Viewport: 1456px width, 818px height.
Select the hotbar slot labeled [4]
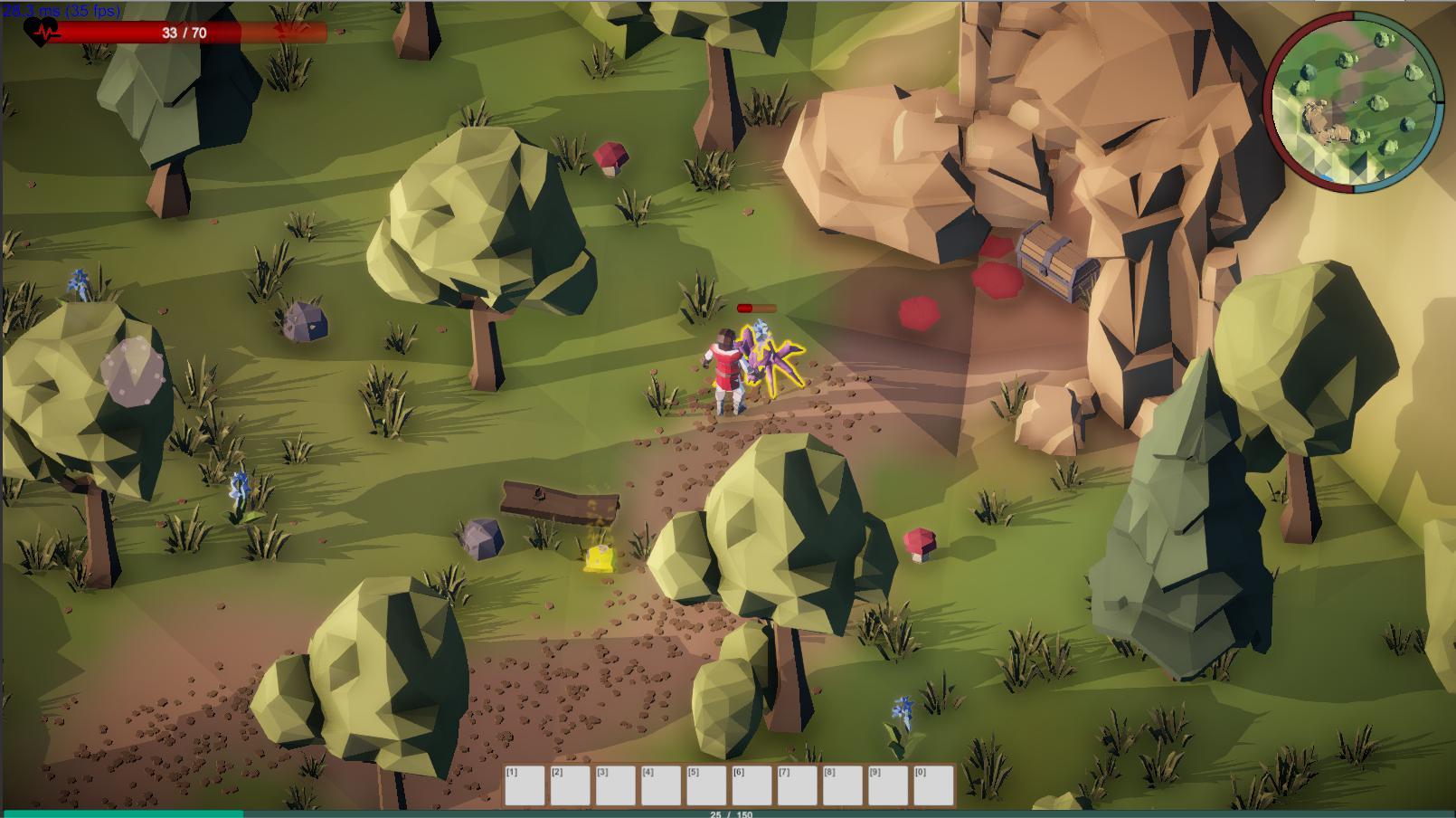click(x=660, y=785)
